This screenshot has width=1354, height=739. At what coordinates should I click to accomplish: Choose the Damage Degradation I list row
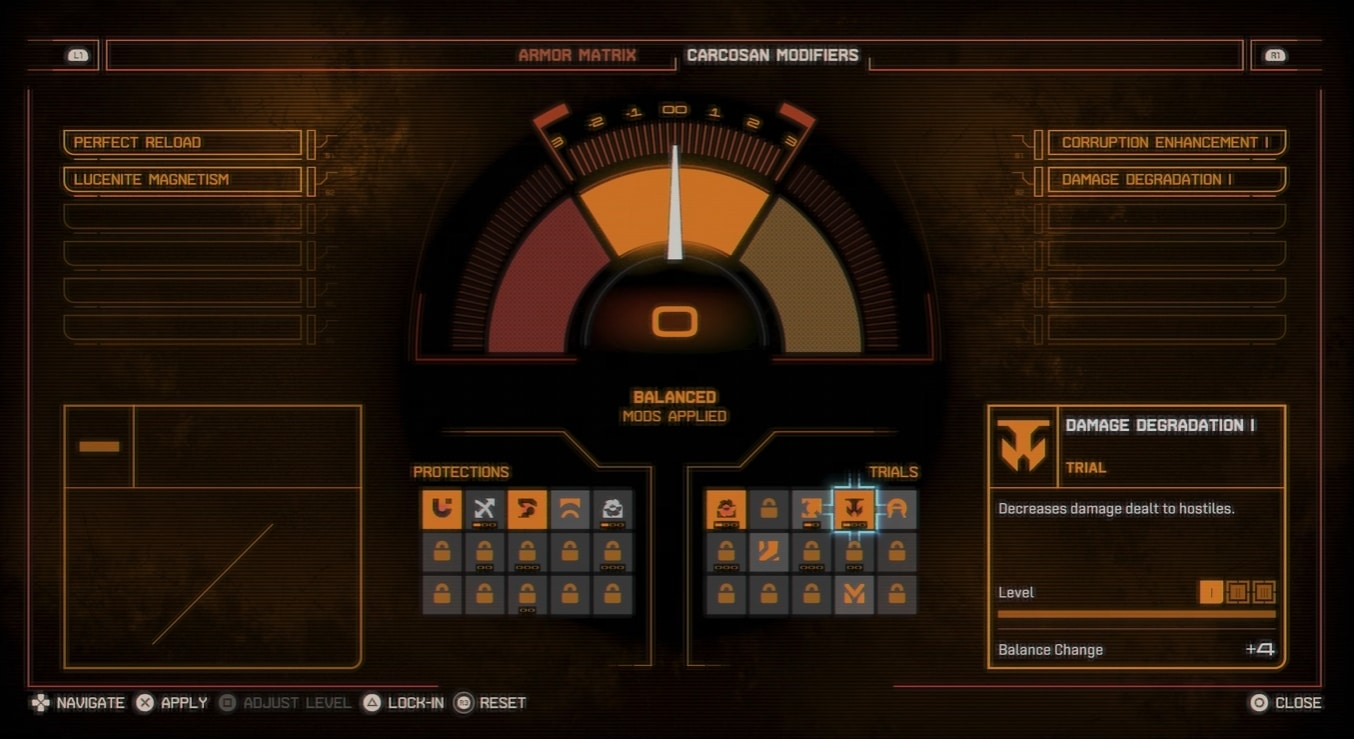(x=1165, y=180)
